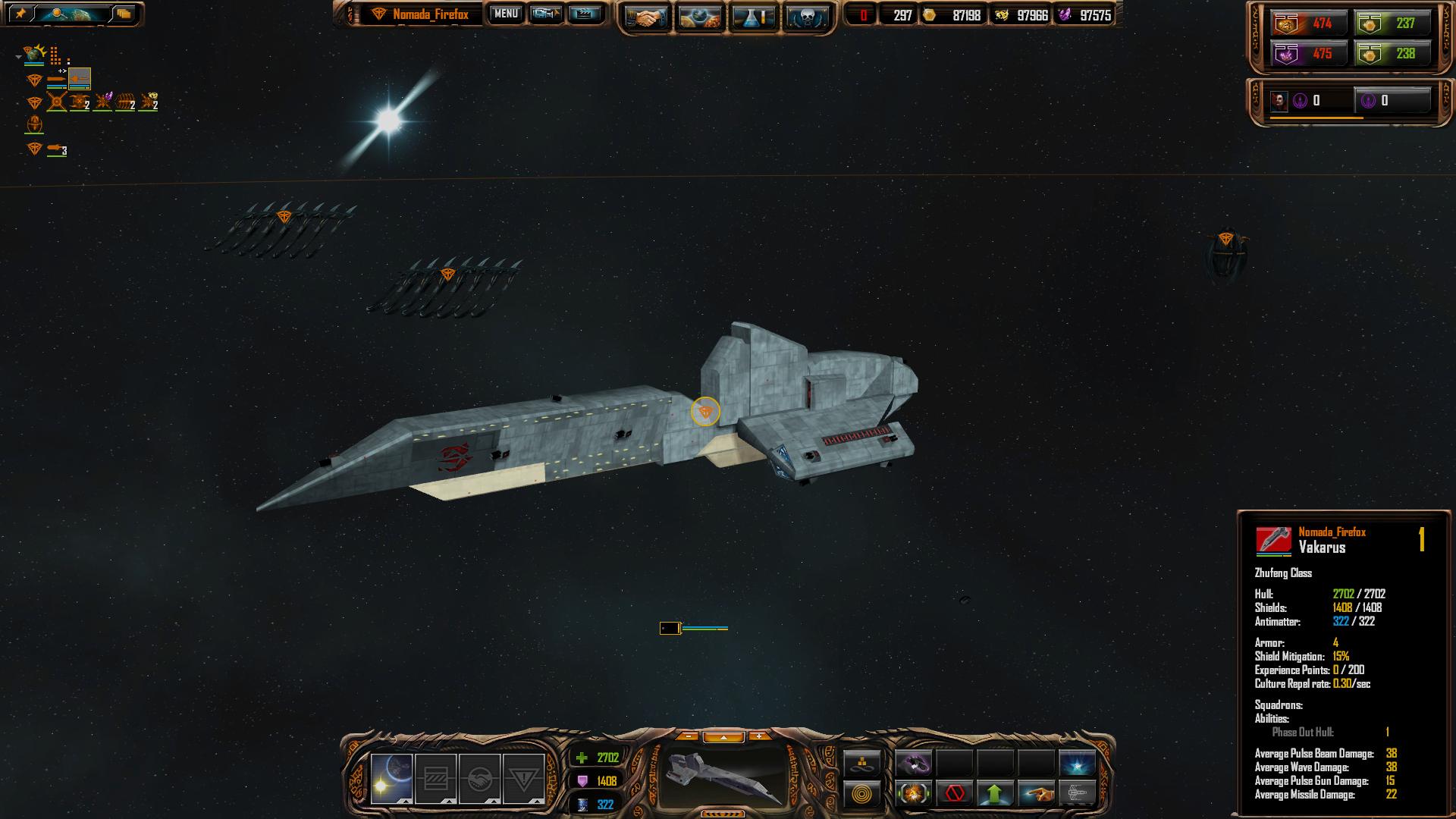Activate the explosion attack command

pos(913,794)
